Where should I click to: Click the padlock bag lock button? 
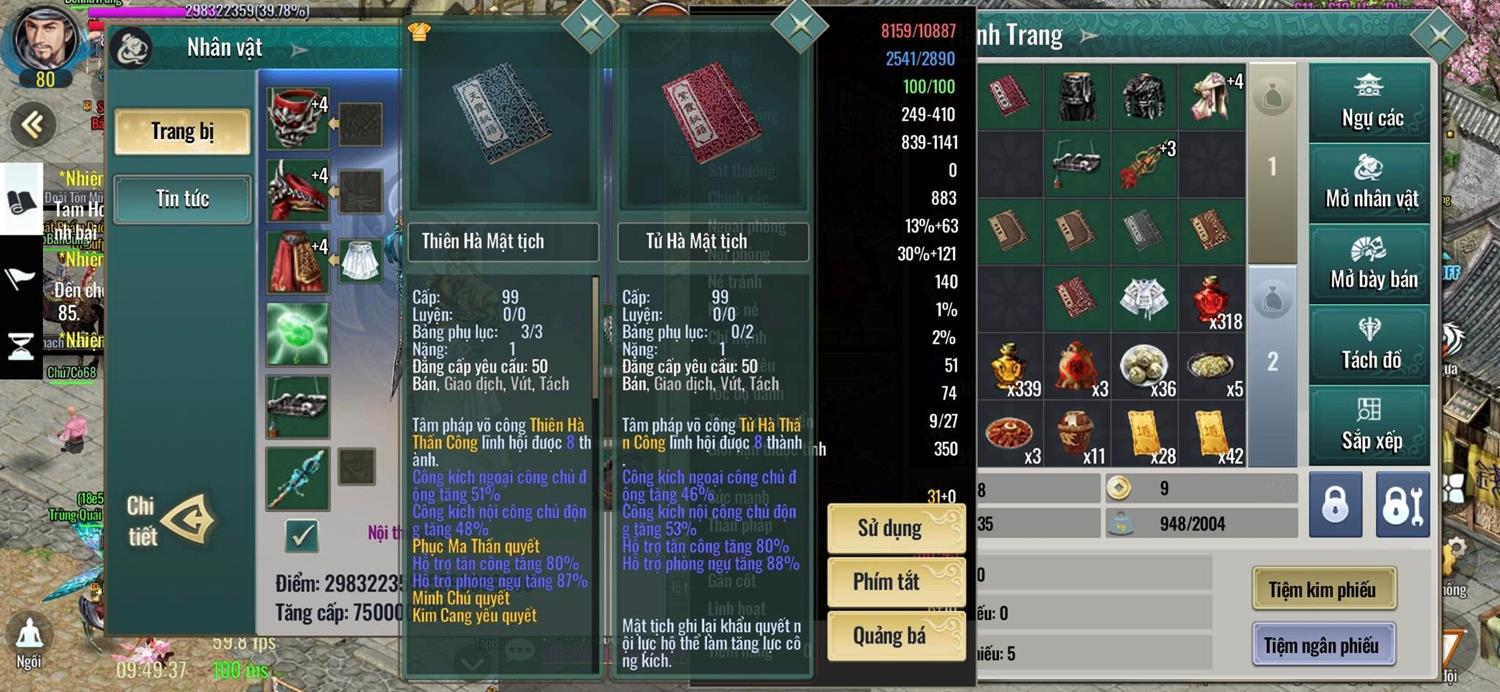(x=1336, y=506)
